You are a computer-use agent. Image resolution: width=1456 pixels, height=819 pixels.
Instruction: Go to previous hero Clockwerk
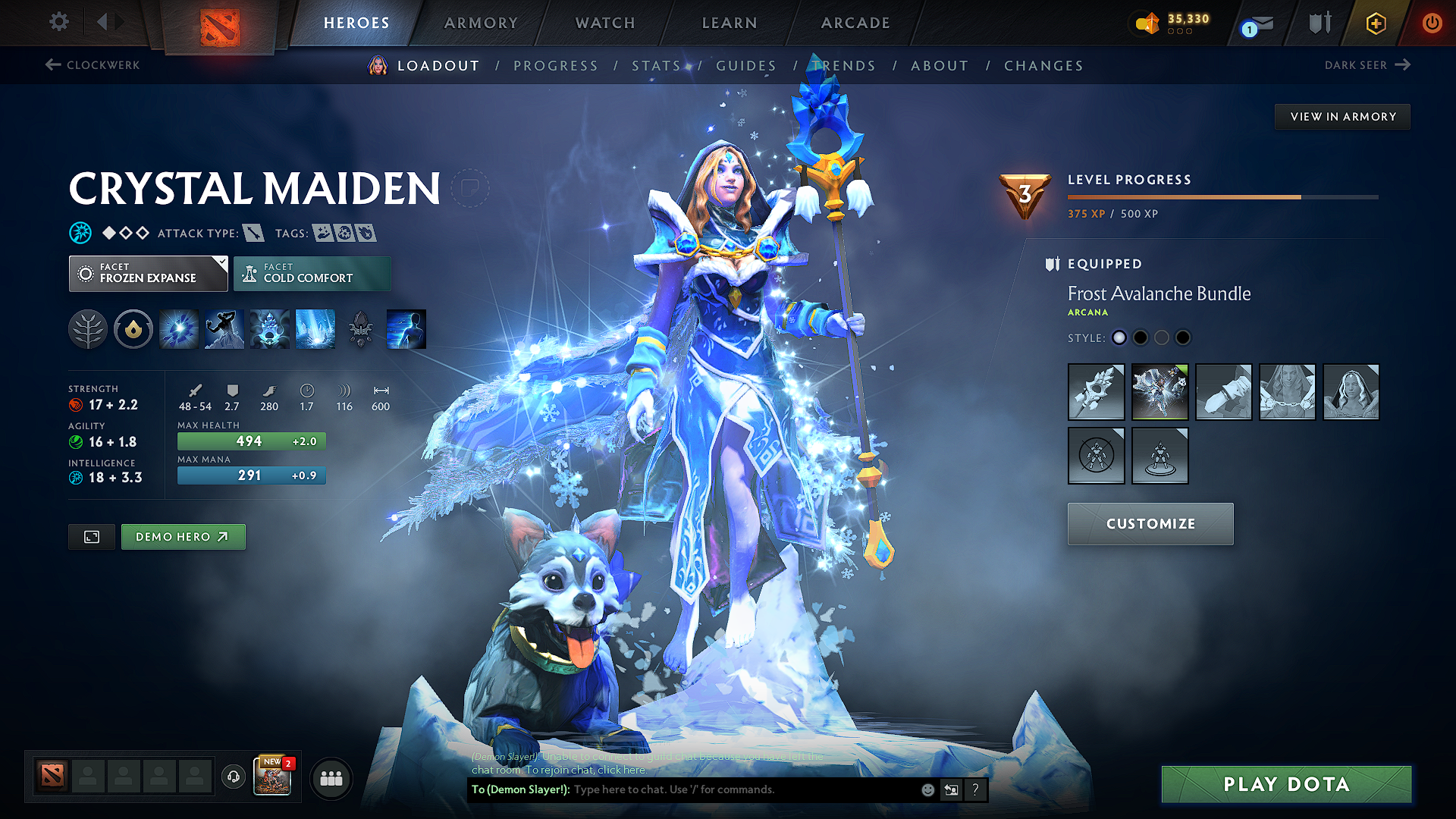click(93, 65)
